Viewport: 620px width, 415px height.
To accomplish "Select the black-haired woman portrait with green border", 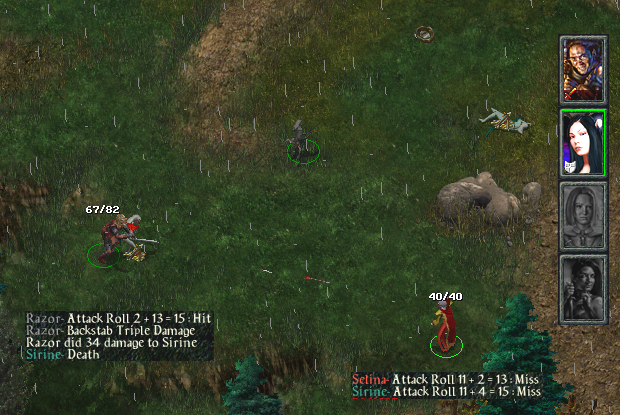I will pyautogui.click(x=583, y=142).
